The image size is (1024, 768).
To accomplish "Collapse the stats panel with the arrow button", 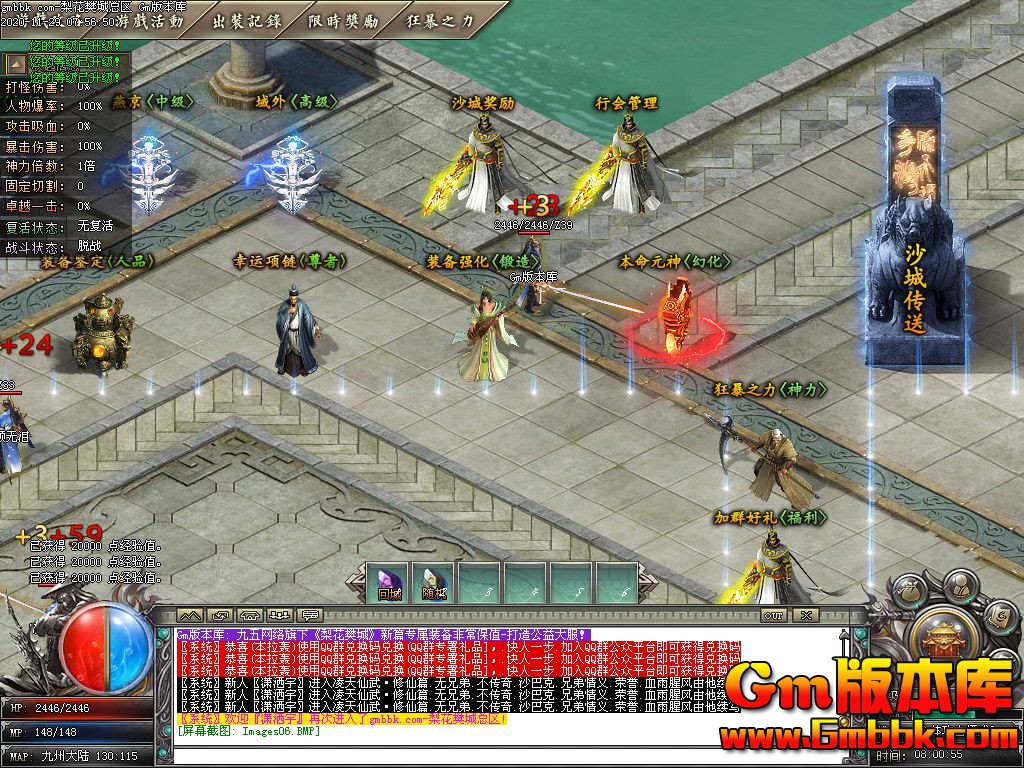I will pos(16,64).
